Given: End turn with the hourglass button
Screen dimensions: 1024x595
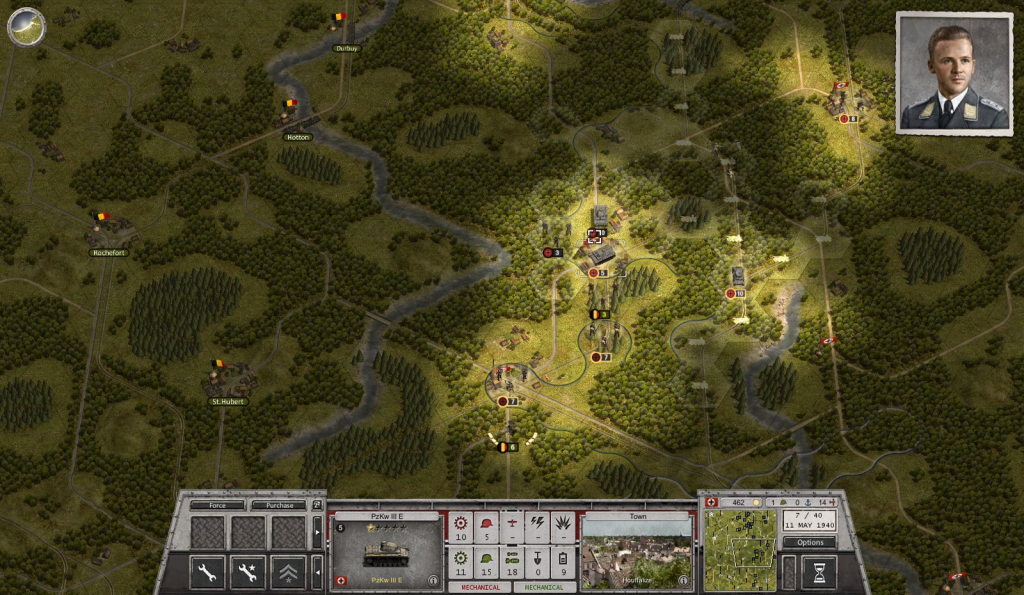Looking at the screenshot, I should point(818,572).
